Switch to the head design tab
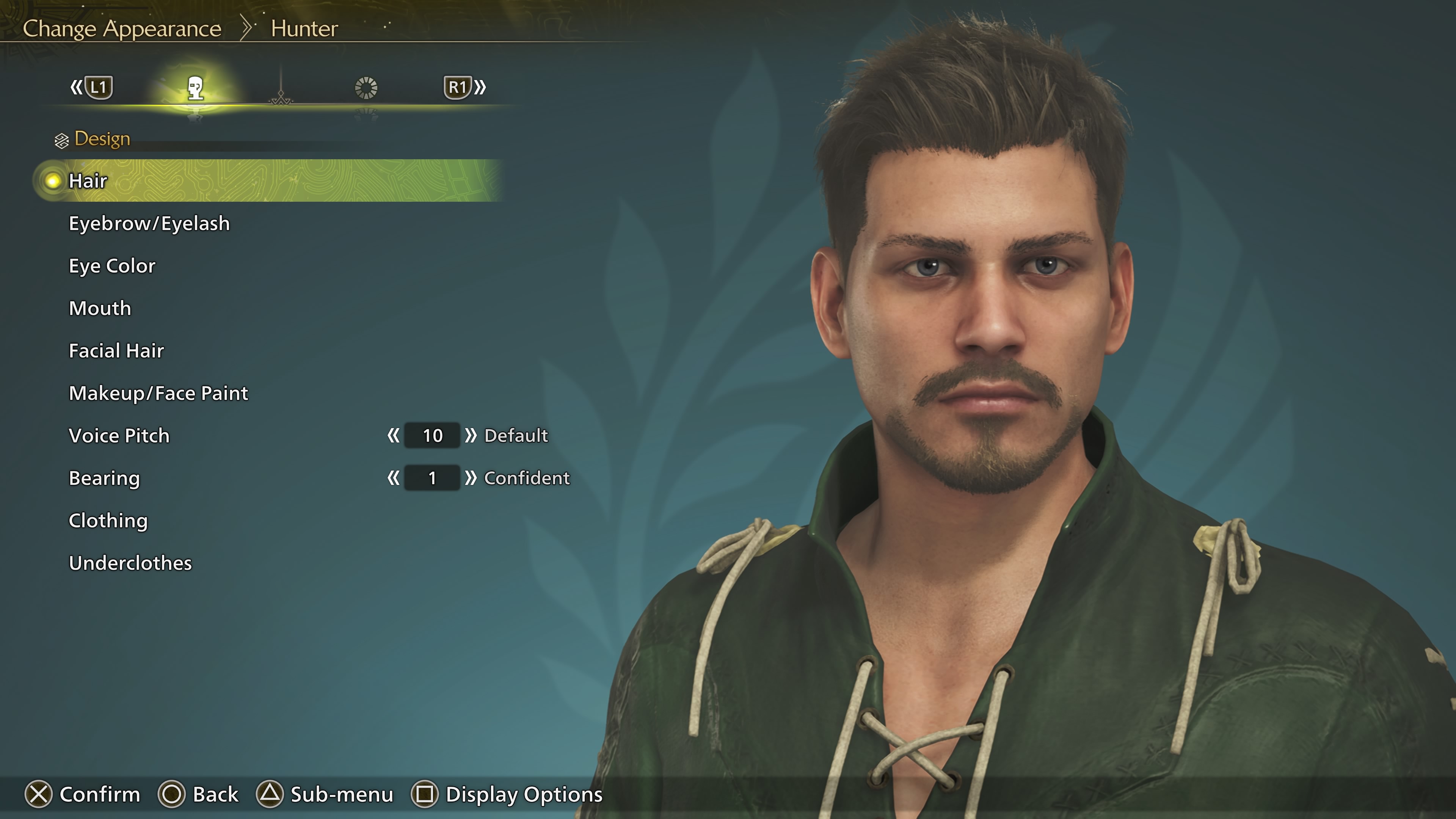Viewport: 1456px width, 819px height. pos(195,88)
